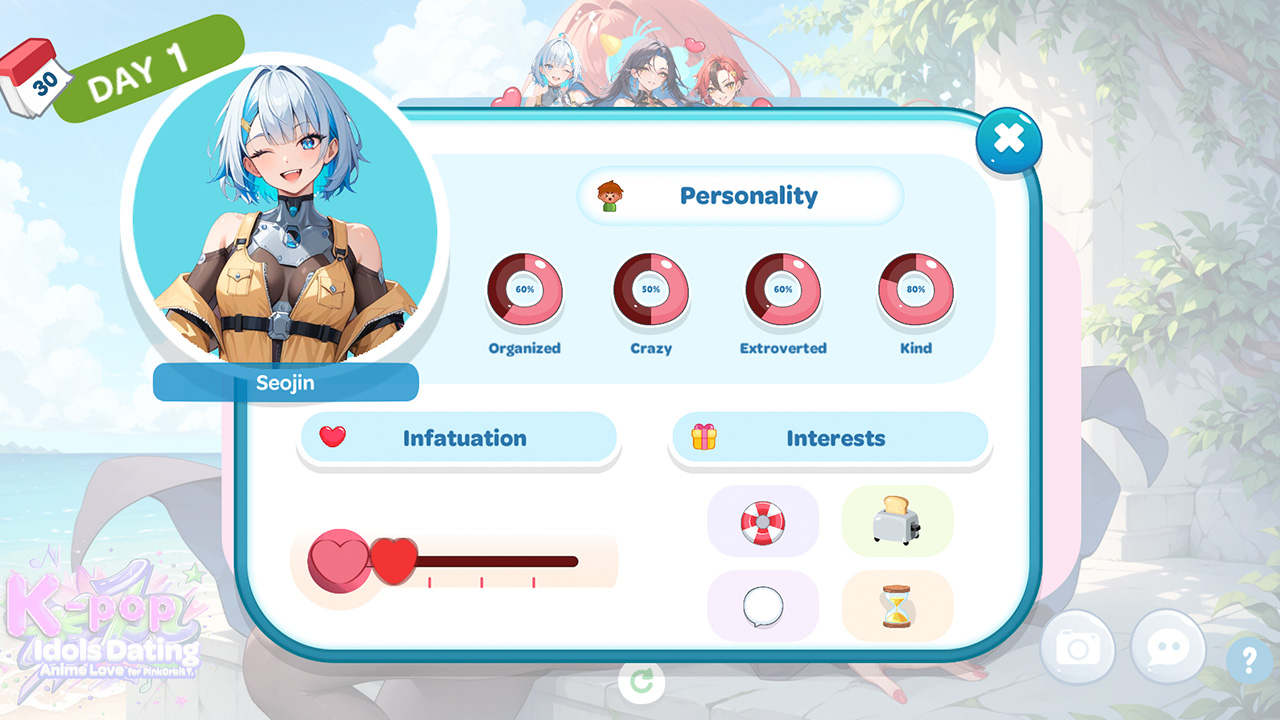Click the refresh arrow below the card
This screenshot has width=1280, height=720.
click(x=641, y=681)
